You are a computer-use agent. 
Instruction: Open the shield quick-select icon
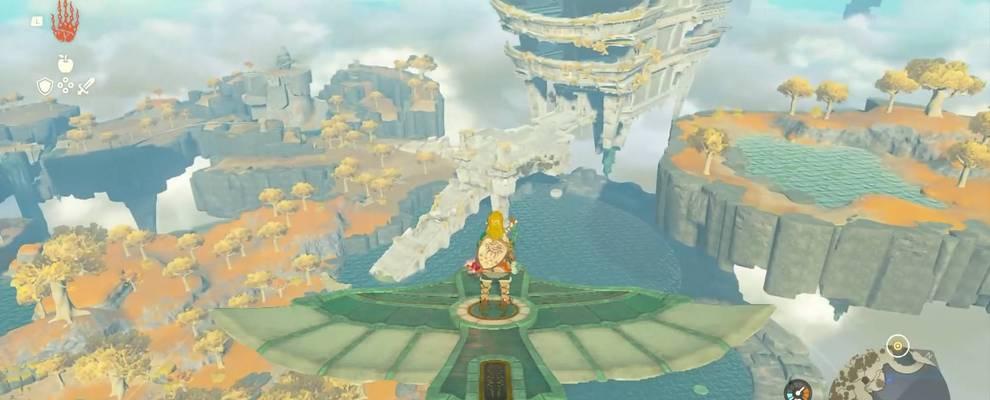pos(45,86)
